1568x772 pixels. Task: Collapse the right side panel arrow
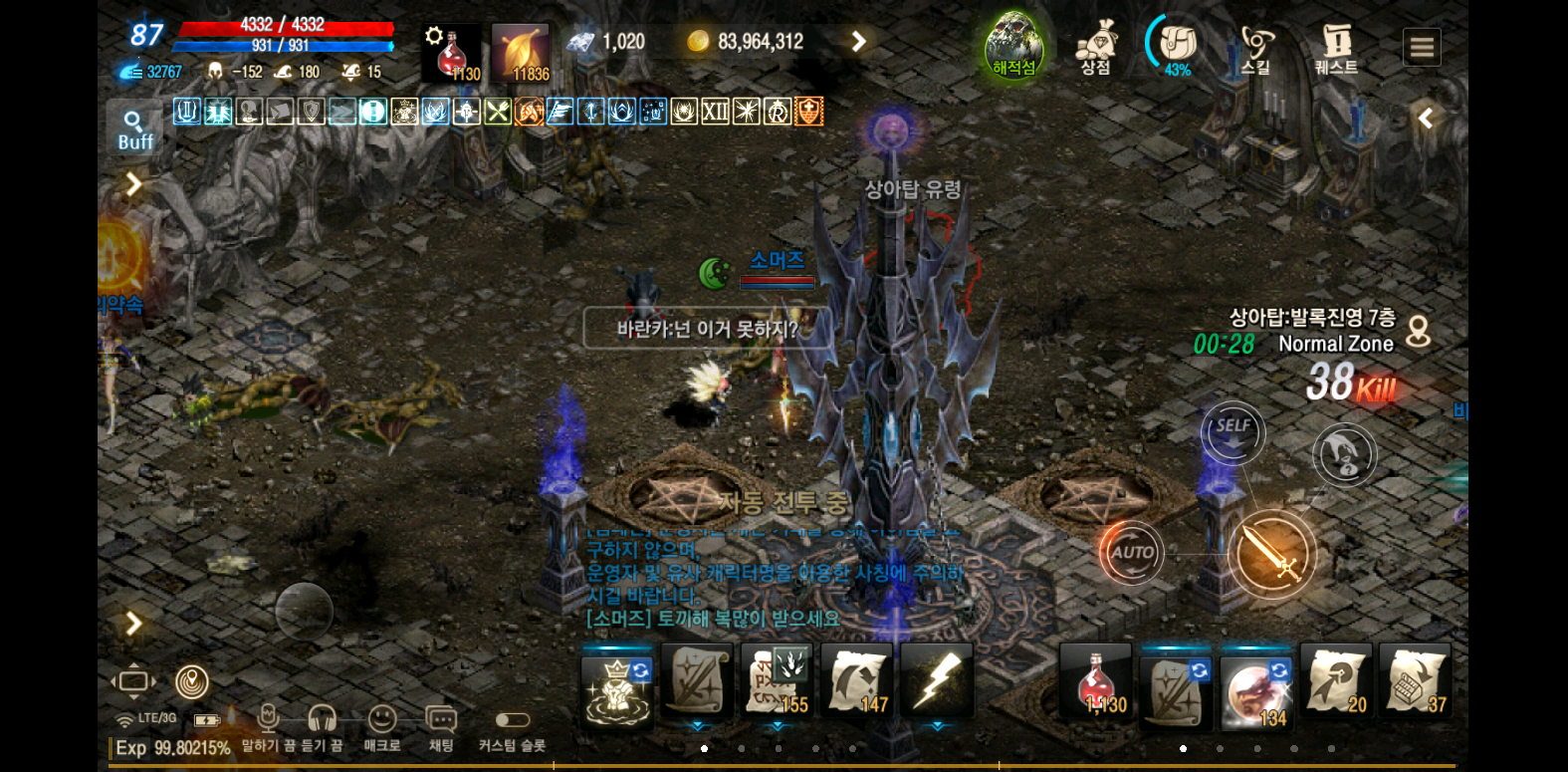point(1426,119)
